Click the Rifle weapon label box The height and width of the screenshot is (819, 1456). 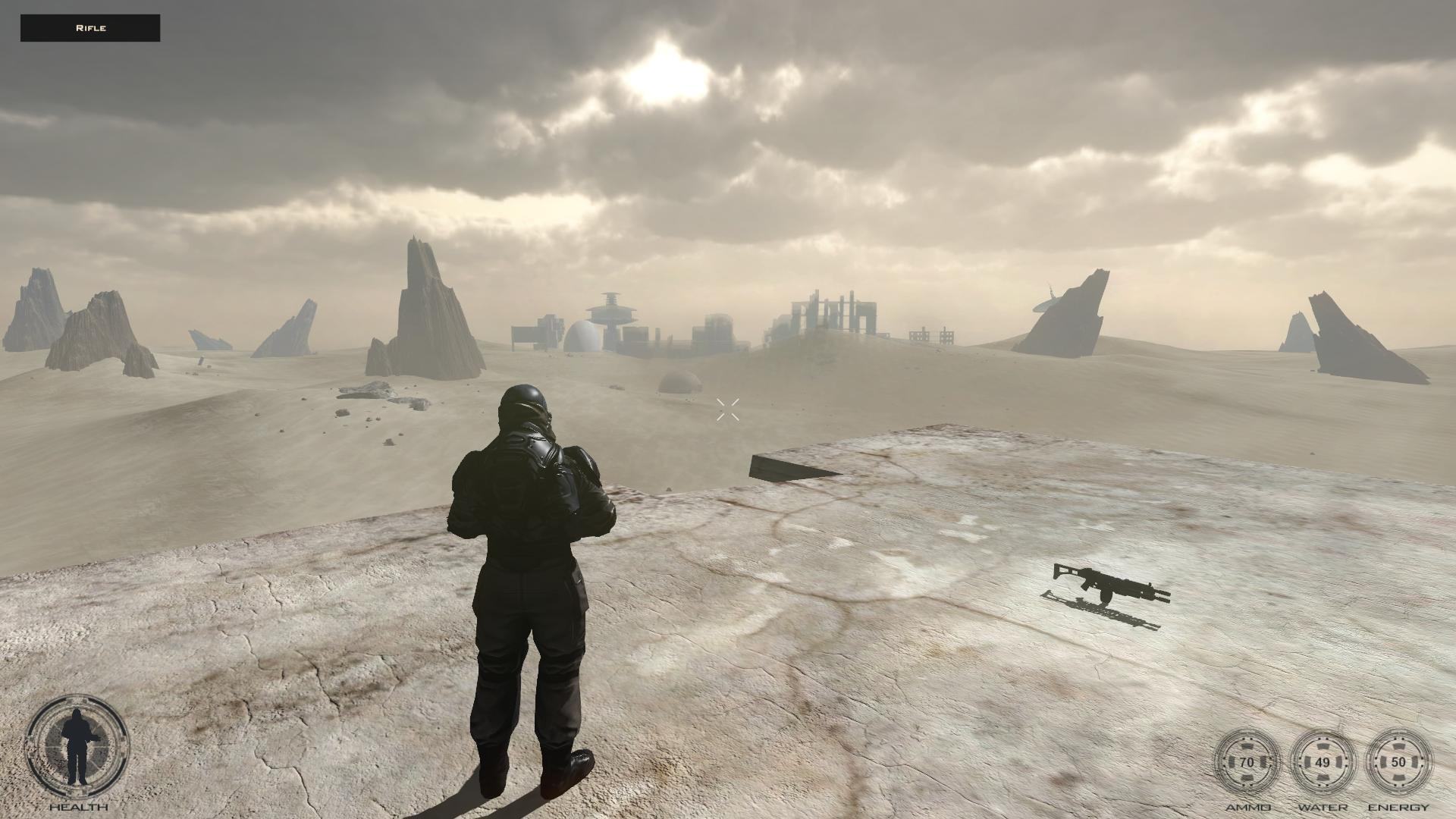(x=90, y=28)
